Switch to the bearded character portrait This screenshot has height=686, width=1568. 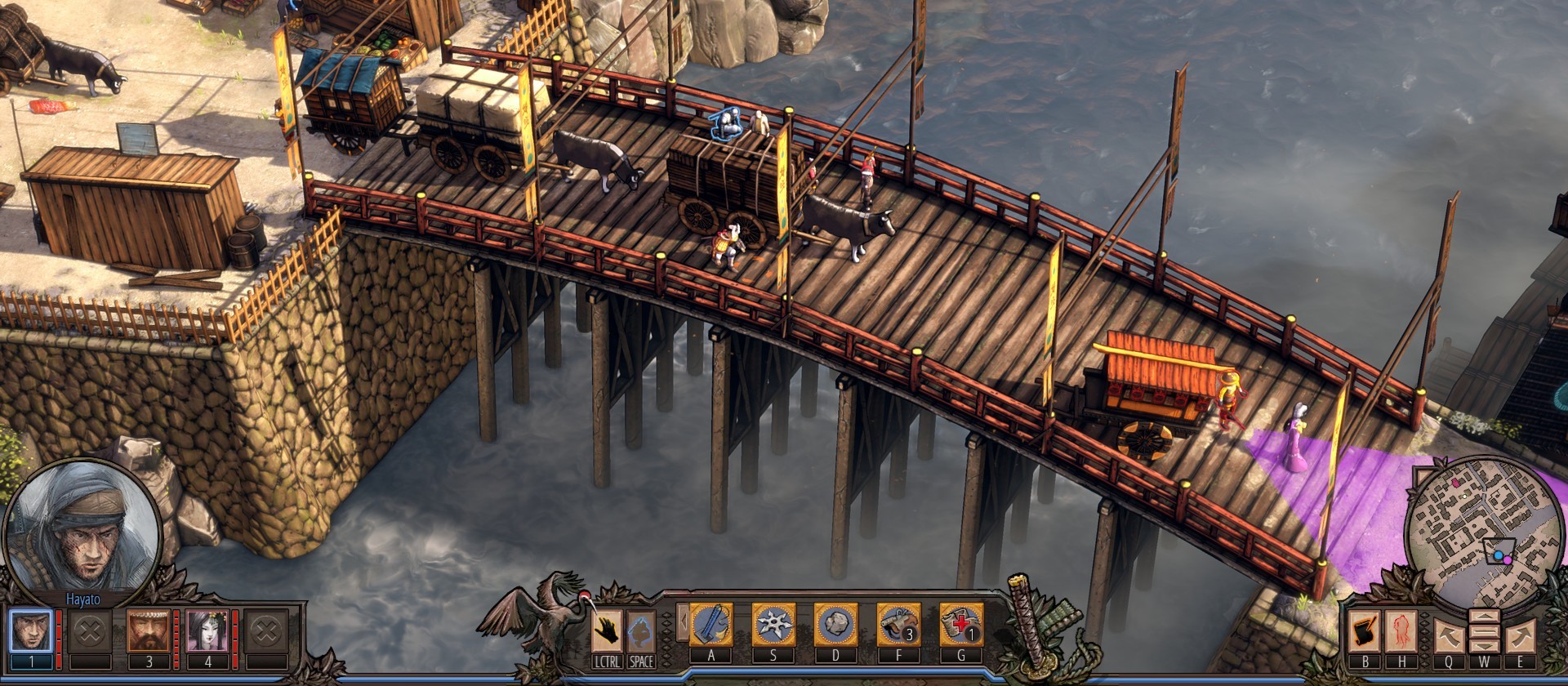pos(149,630)
